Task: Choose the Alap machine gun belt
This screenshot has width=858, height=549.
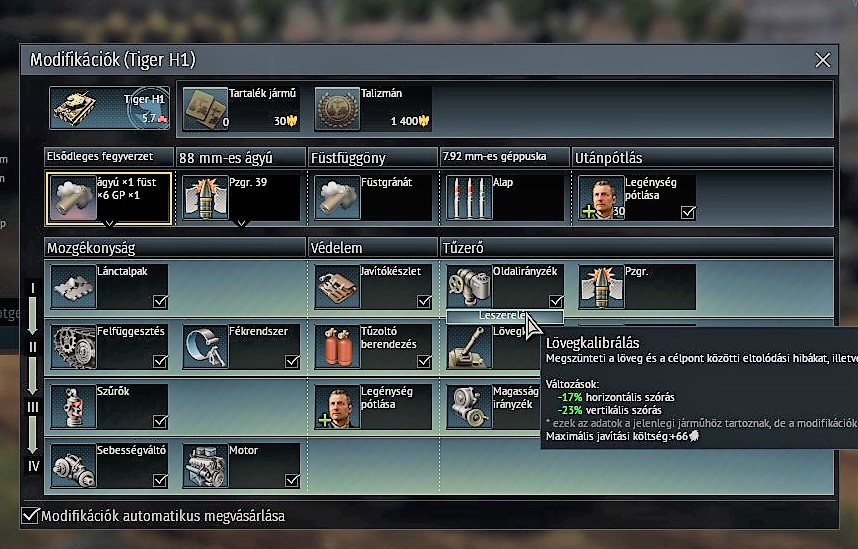Action: (505, 197)
